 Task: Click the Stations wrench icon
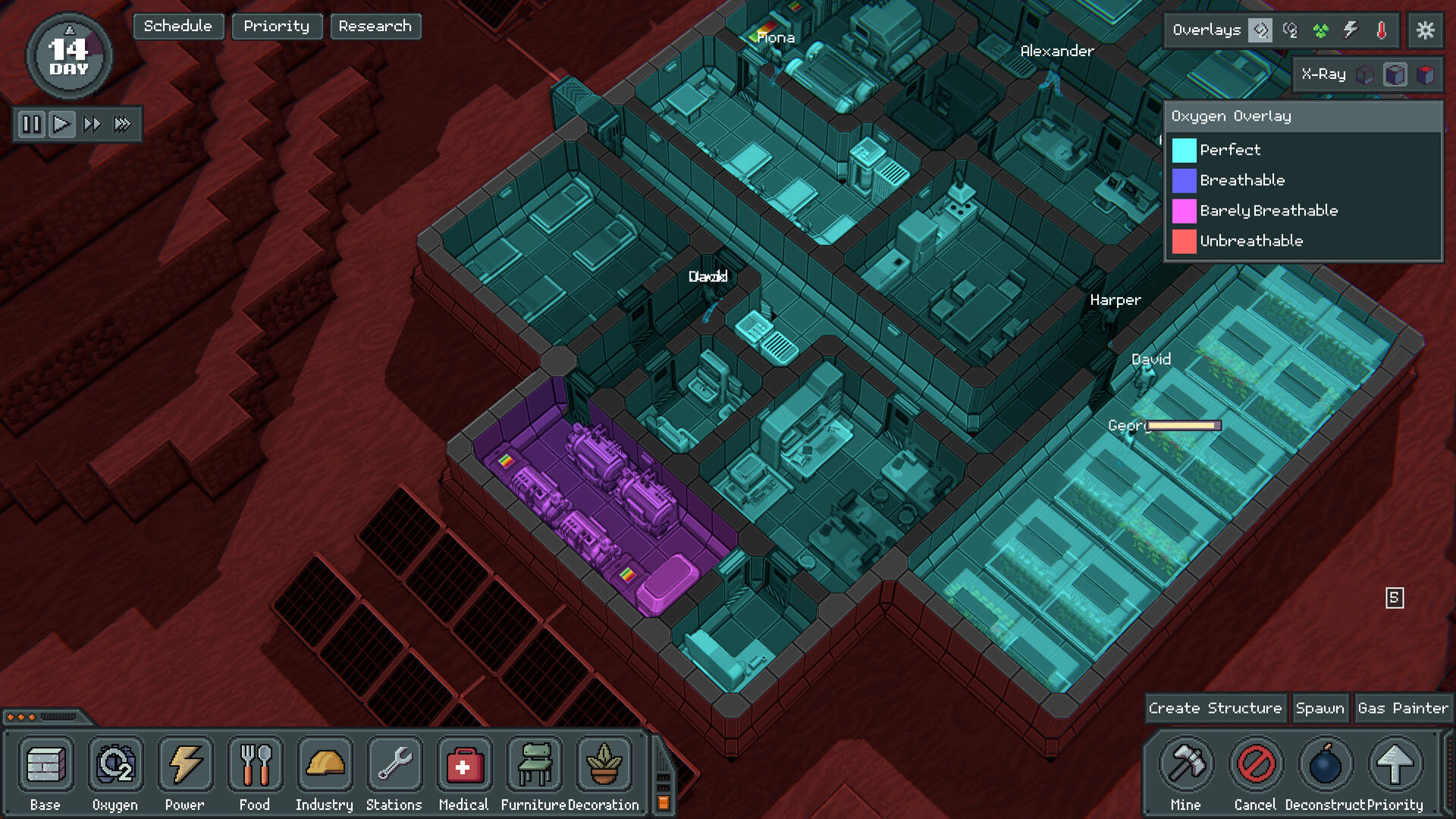tap(394, 764)
